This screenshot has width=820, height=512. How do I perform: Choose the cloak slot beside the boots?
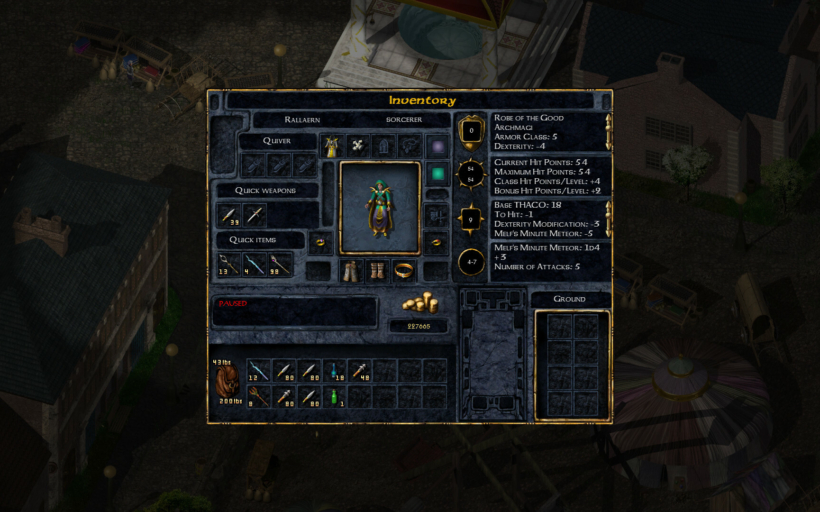(x=351, y=270)
